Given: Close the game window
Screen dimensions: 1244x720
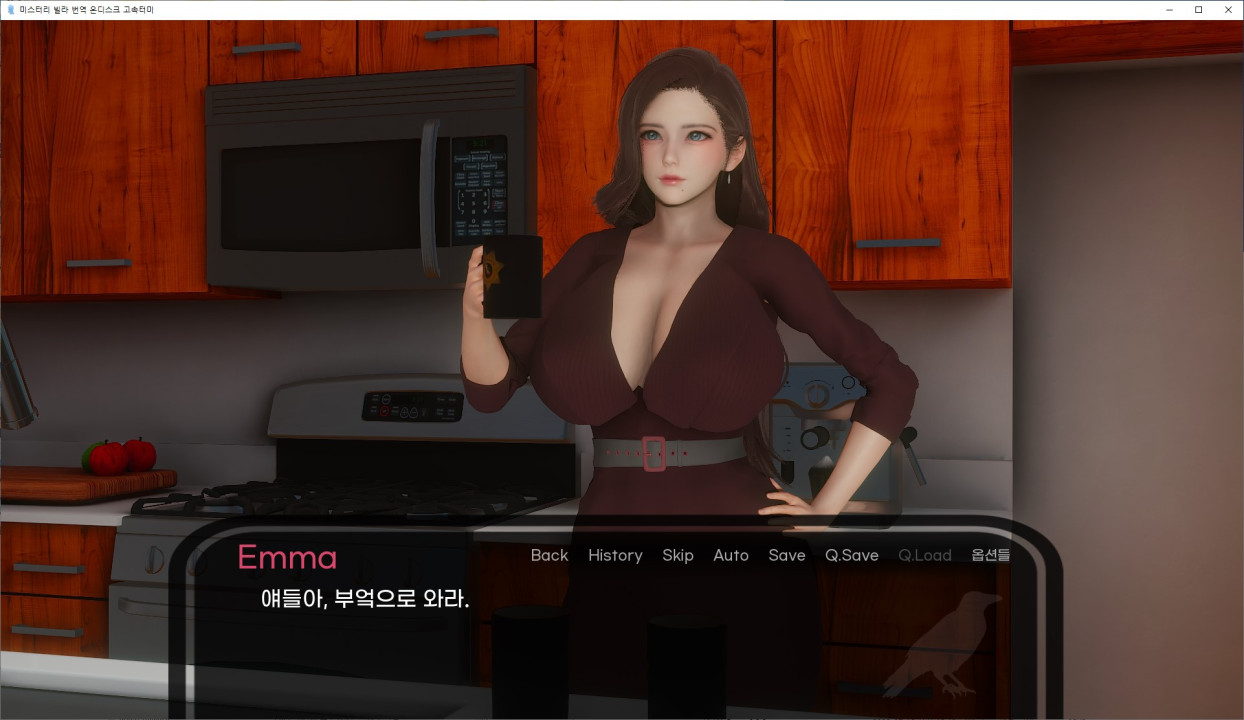Looking at the screenshot, I should [x=1229, y=9].
